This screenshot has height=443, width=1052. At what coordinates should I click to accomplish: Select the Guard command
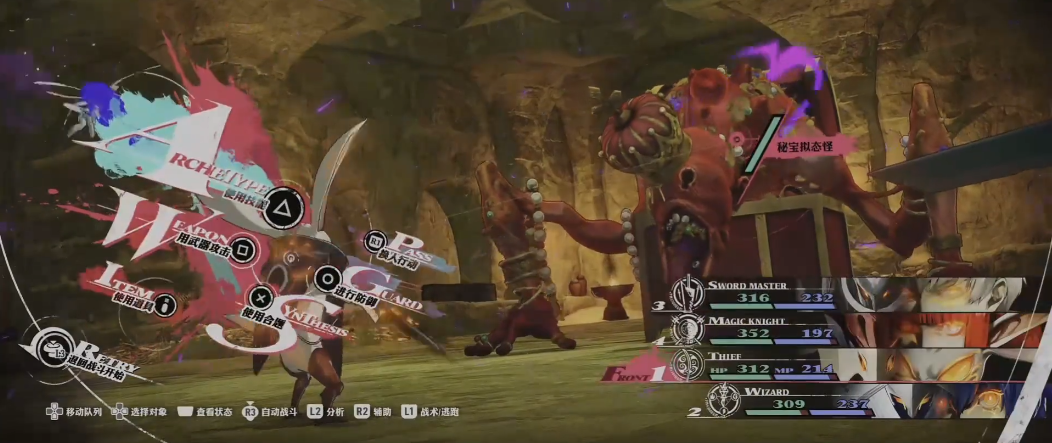pyautogui.click(x=327, y=279)
